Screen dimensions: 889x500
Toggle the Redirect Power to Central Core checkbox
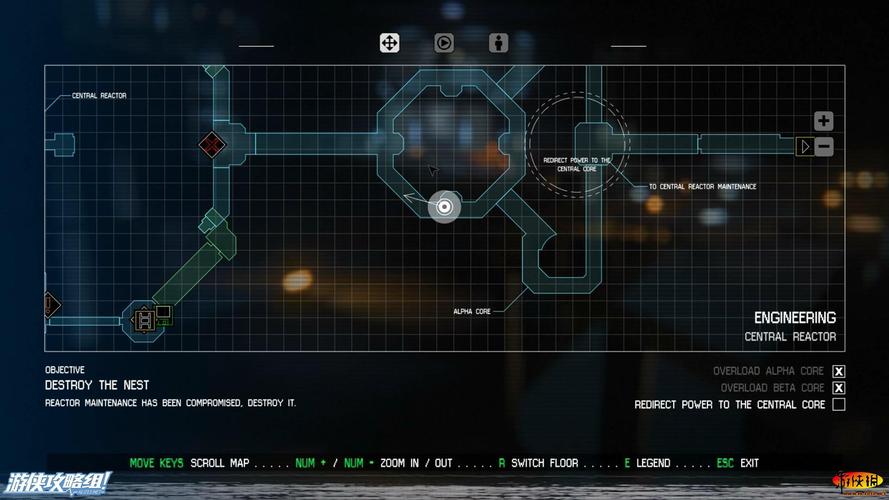(839, 405)
